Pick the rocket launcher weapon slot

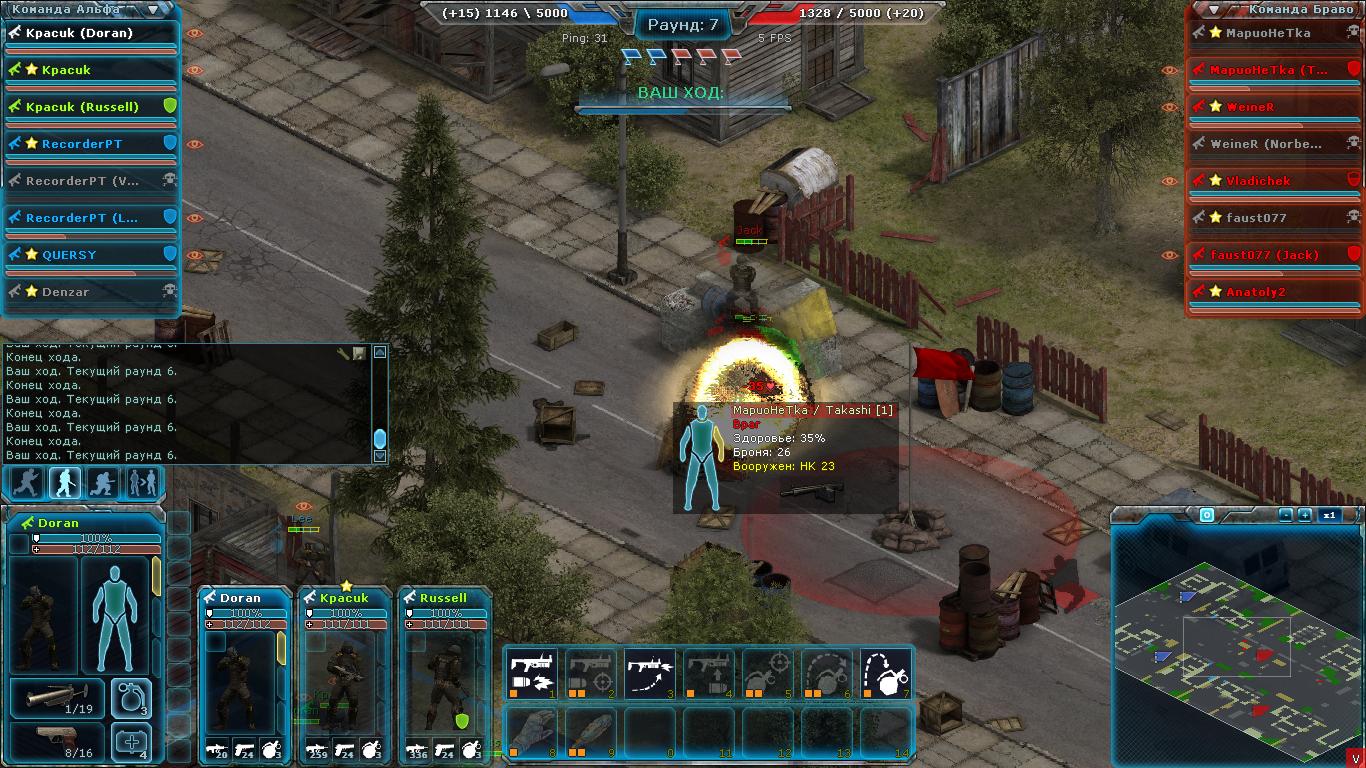tap(57, 698)
